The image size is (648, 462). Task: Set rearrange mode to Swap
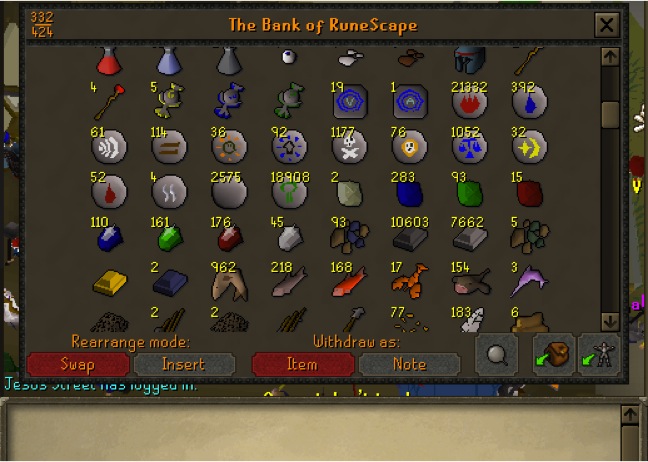click(x=77, y=364)
